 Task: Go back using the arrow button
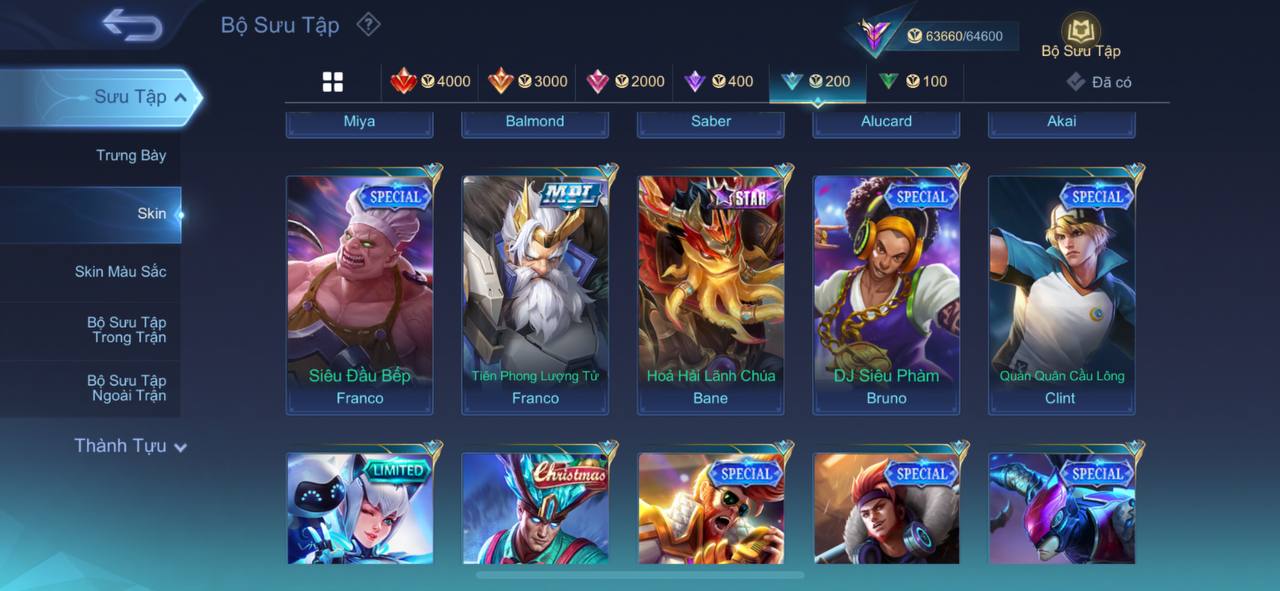tap(132, 26)
